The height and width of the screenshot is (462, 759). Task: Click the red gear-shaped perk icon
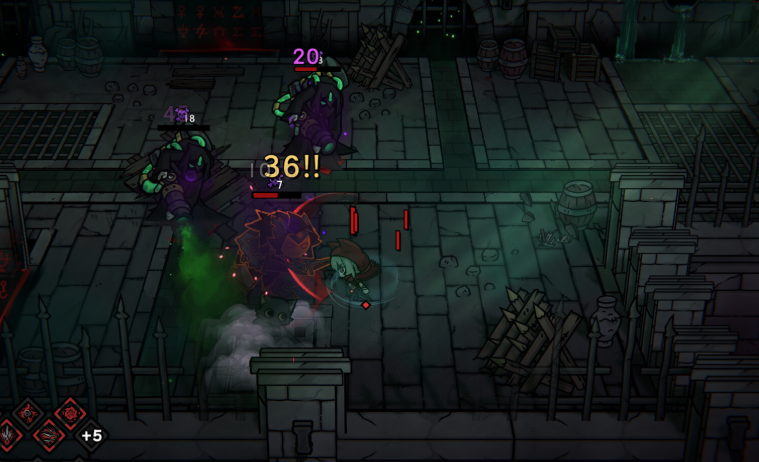(70, 413)
